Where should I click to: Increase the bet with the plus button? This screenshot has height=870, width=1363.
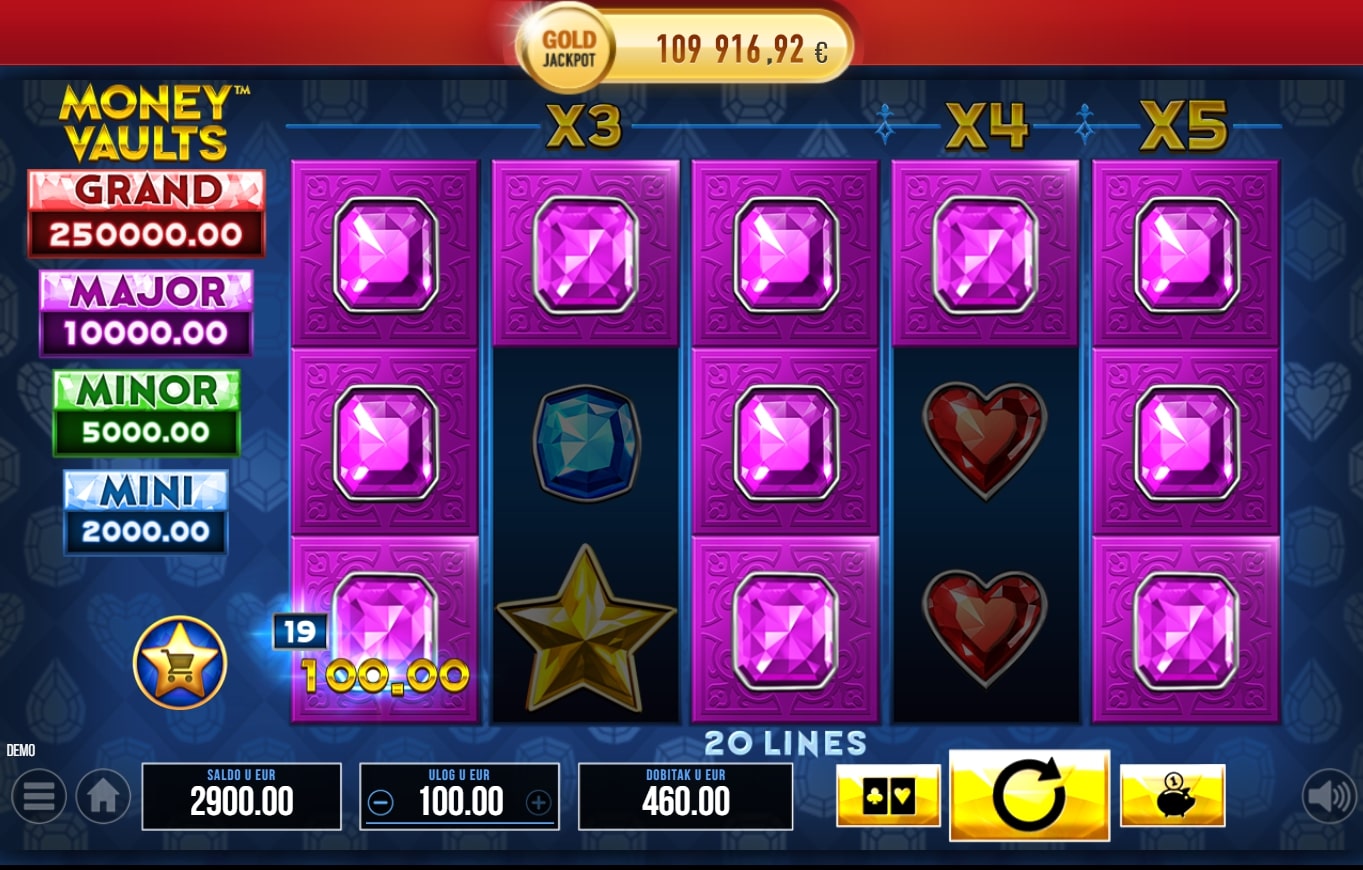(538, 802)
